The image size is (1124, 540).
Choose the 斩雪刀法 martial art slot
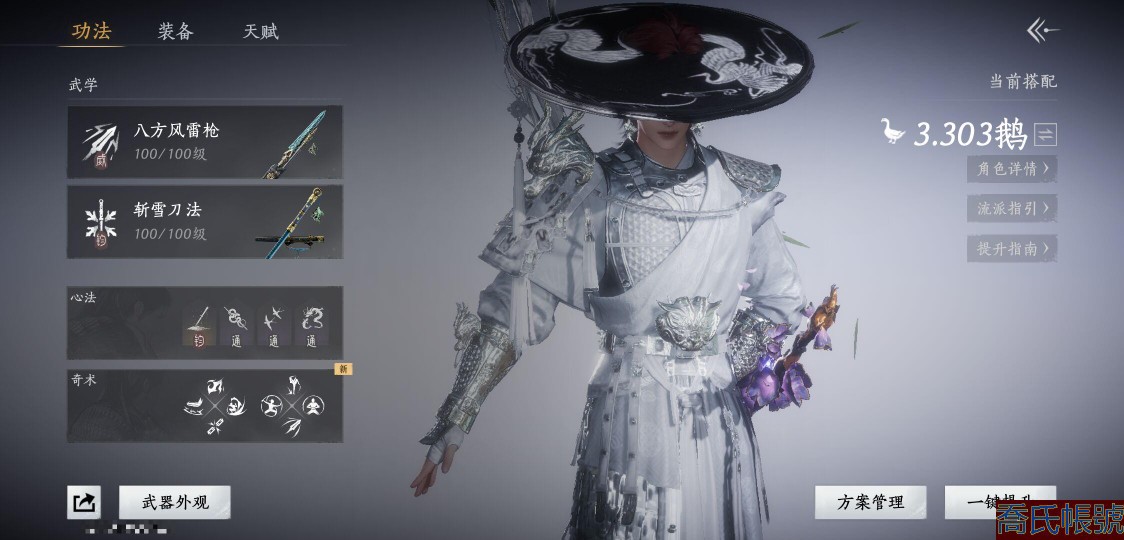[x=205, y=221]
